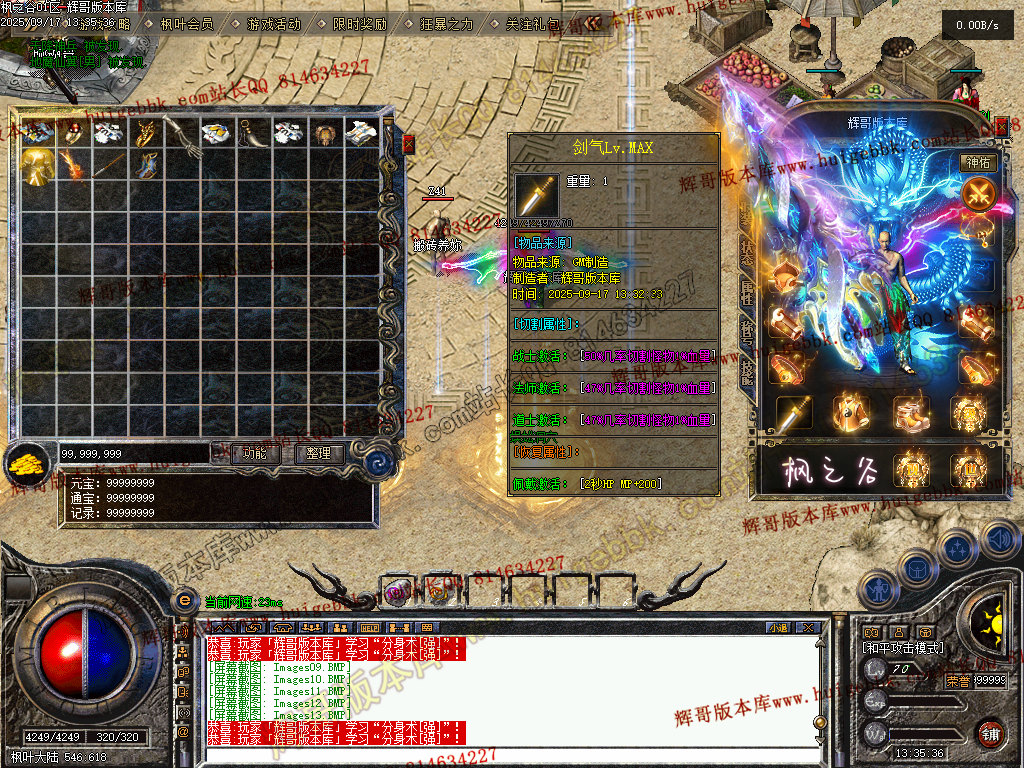This screenshot has height=768, width=1024.
Task: Close the inventory bag window
Action: point(408,145)
